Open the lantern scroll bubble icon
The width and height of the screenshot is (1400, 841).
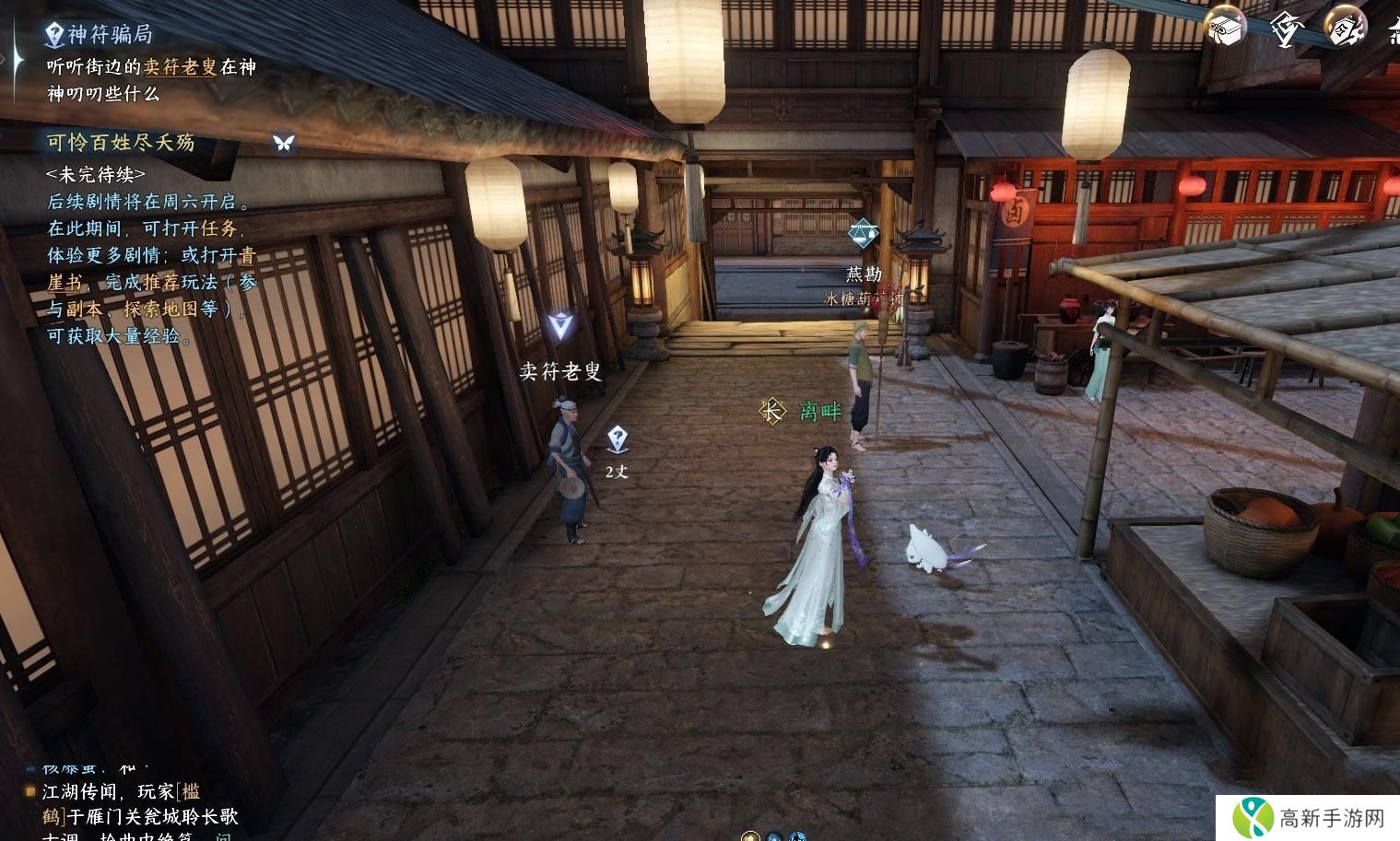[1344, 28]
